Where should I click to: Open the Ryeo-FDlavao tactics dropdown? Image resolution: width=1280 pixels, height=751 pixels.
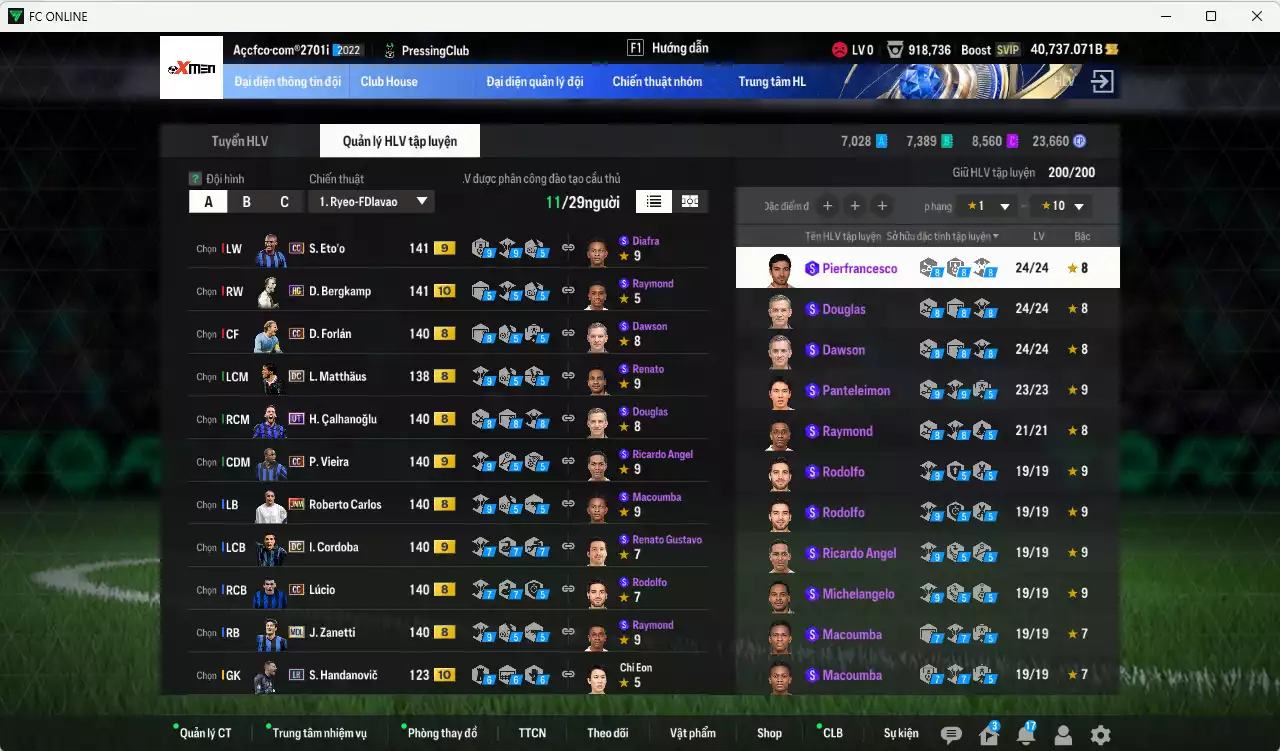(x=371, y=202)
